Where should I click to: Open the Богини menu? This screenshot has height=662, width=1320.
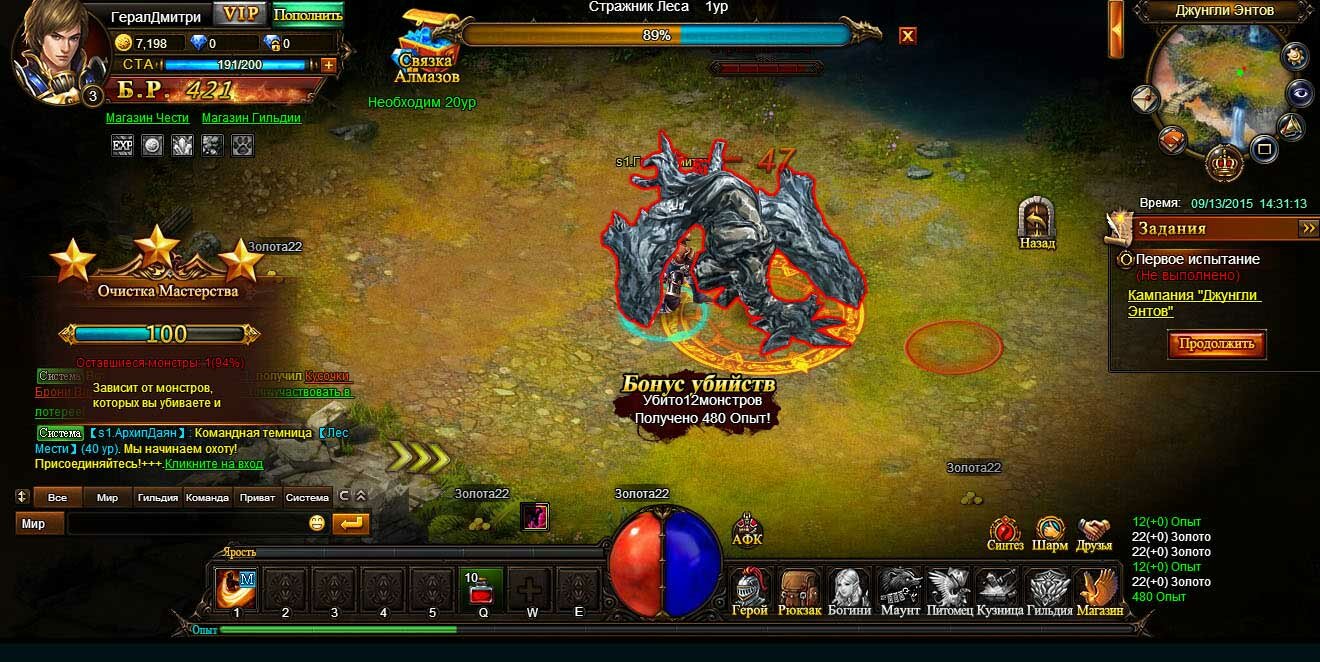[850, 590]
